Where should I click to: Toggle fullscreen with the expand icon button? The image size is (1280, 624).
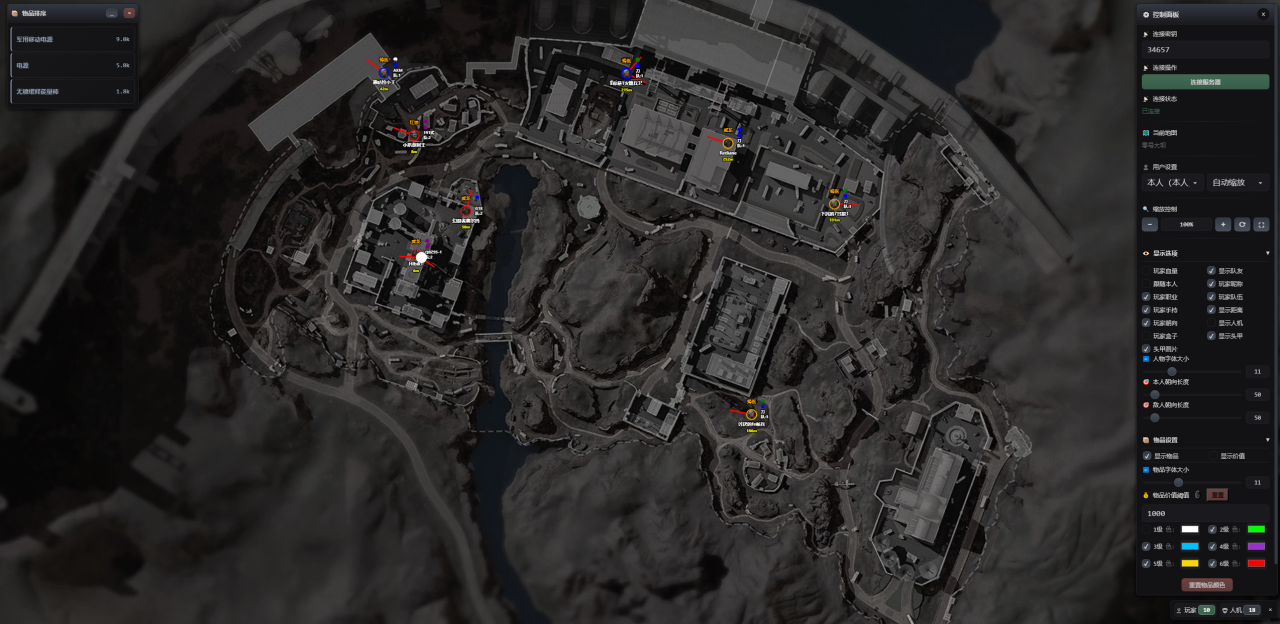(1261, 225)
